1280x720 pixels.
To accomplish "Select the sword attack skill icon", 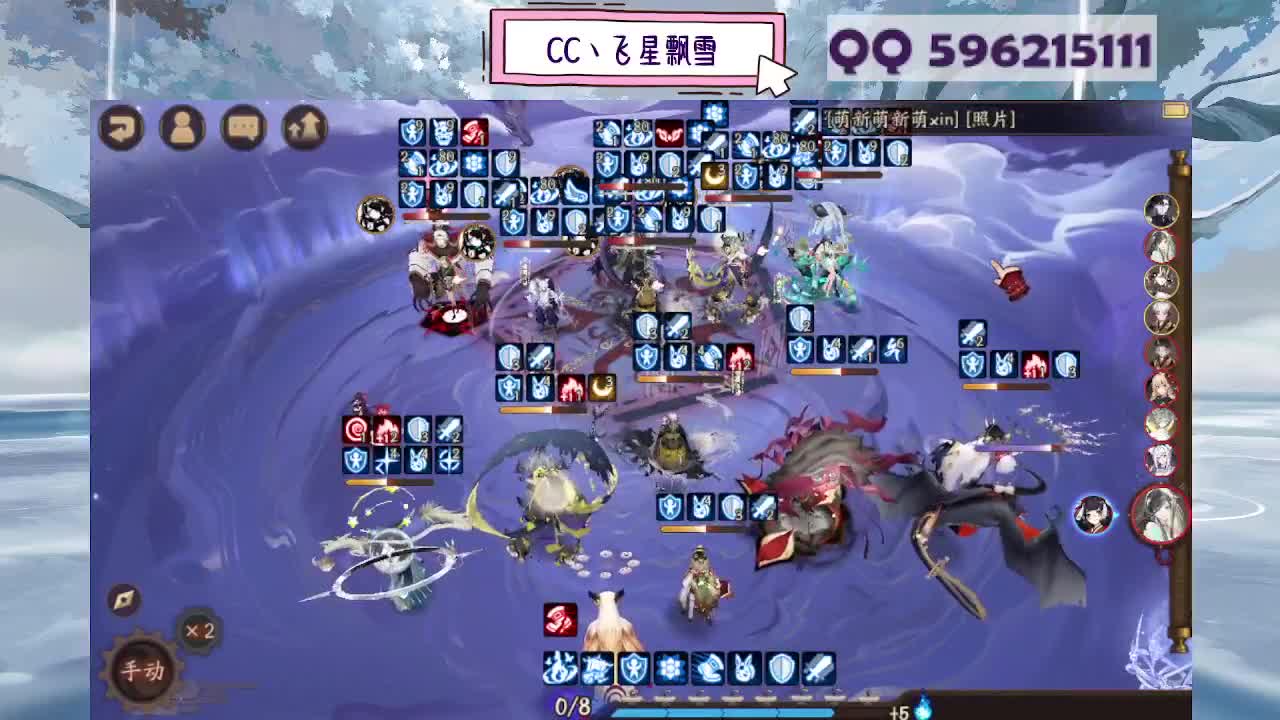I will coord(816,667).
